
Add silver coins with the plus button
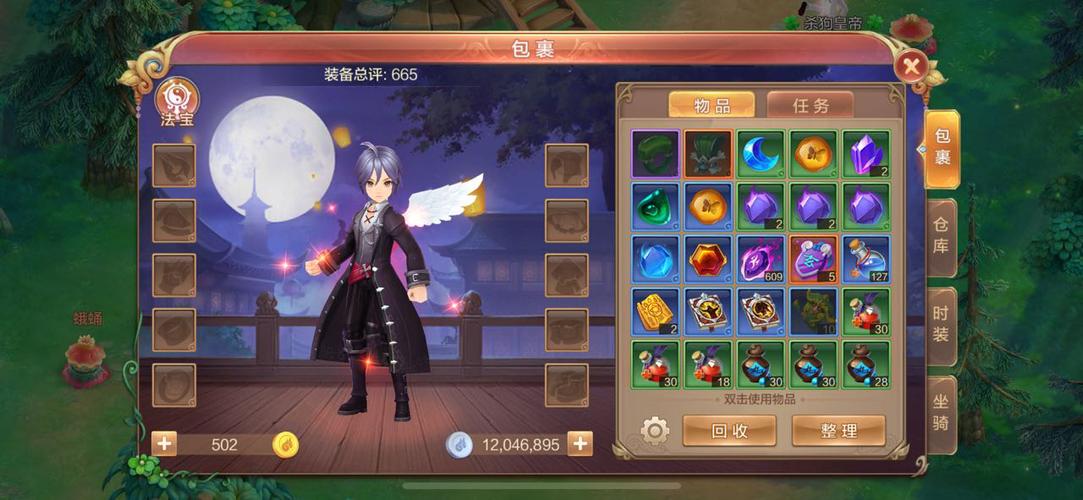[x=580, y=444]
